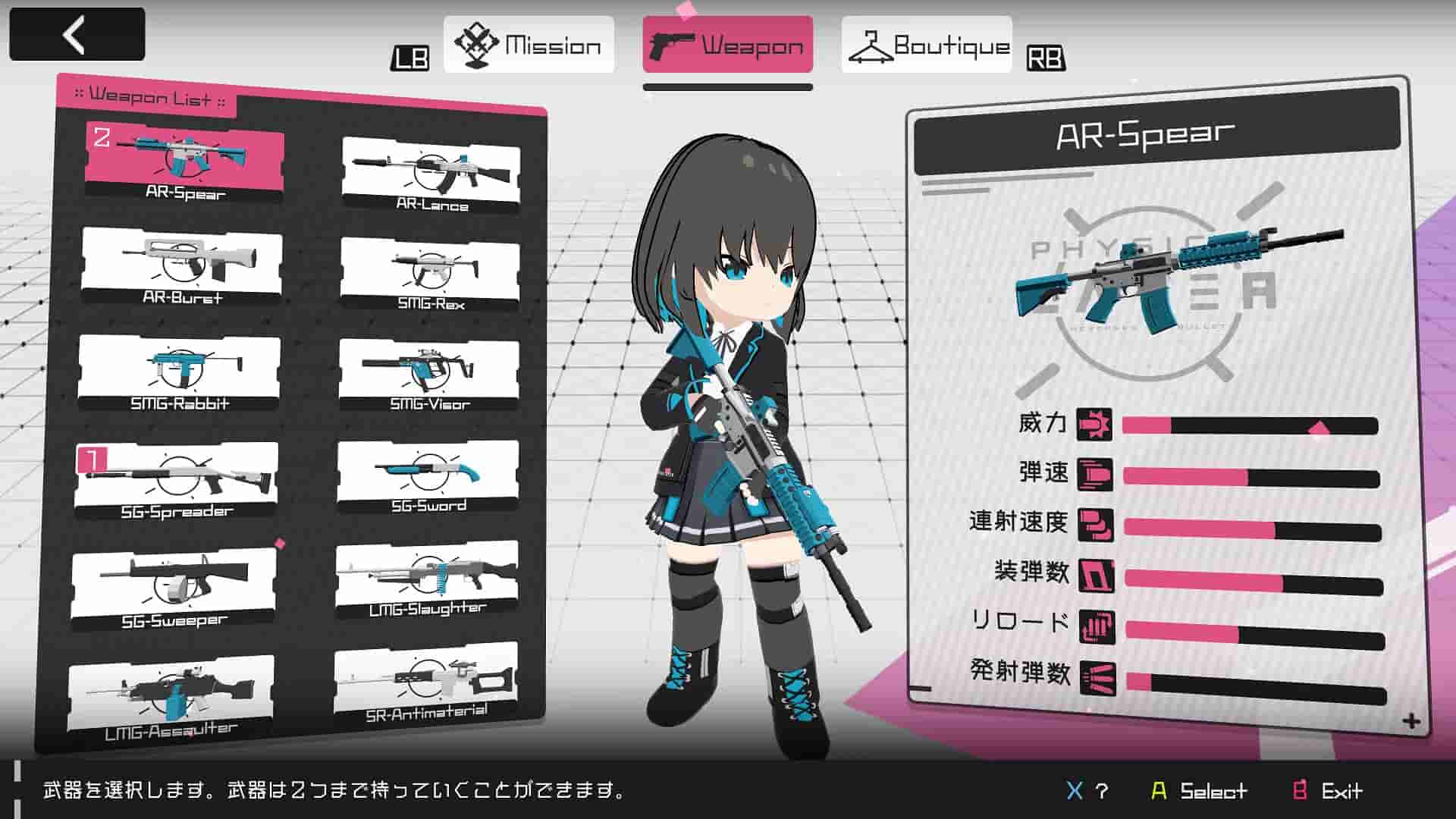Pick the SG-Sweeper weapon tile
This screenshot has width=1456, height=819.
(x=174, y=588)
